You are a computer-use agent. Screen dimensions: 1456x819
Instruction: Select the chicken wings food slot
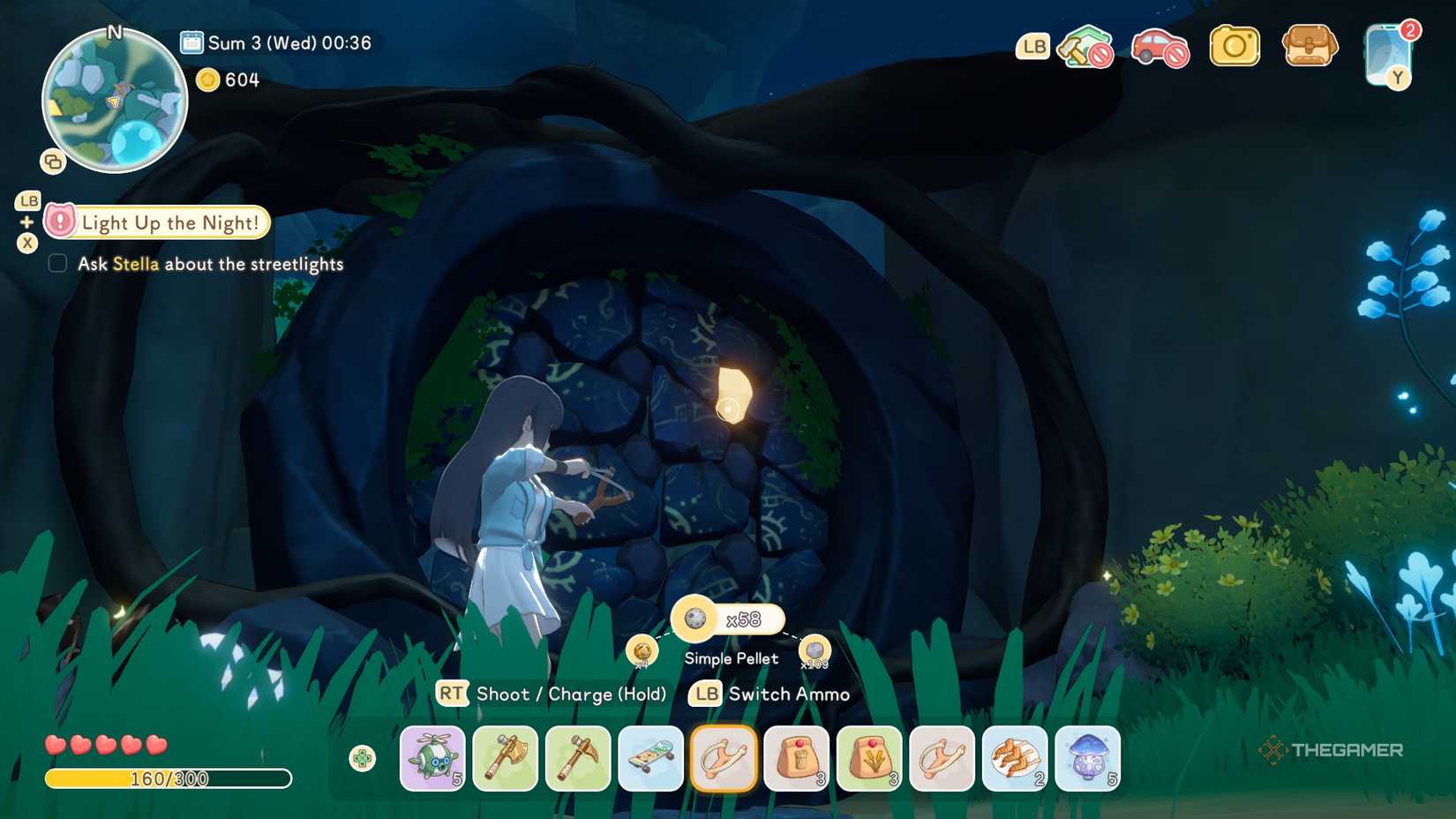[1015, 758]
